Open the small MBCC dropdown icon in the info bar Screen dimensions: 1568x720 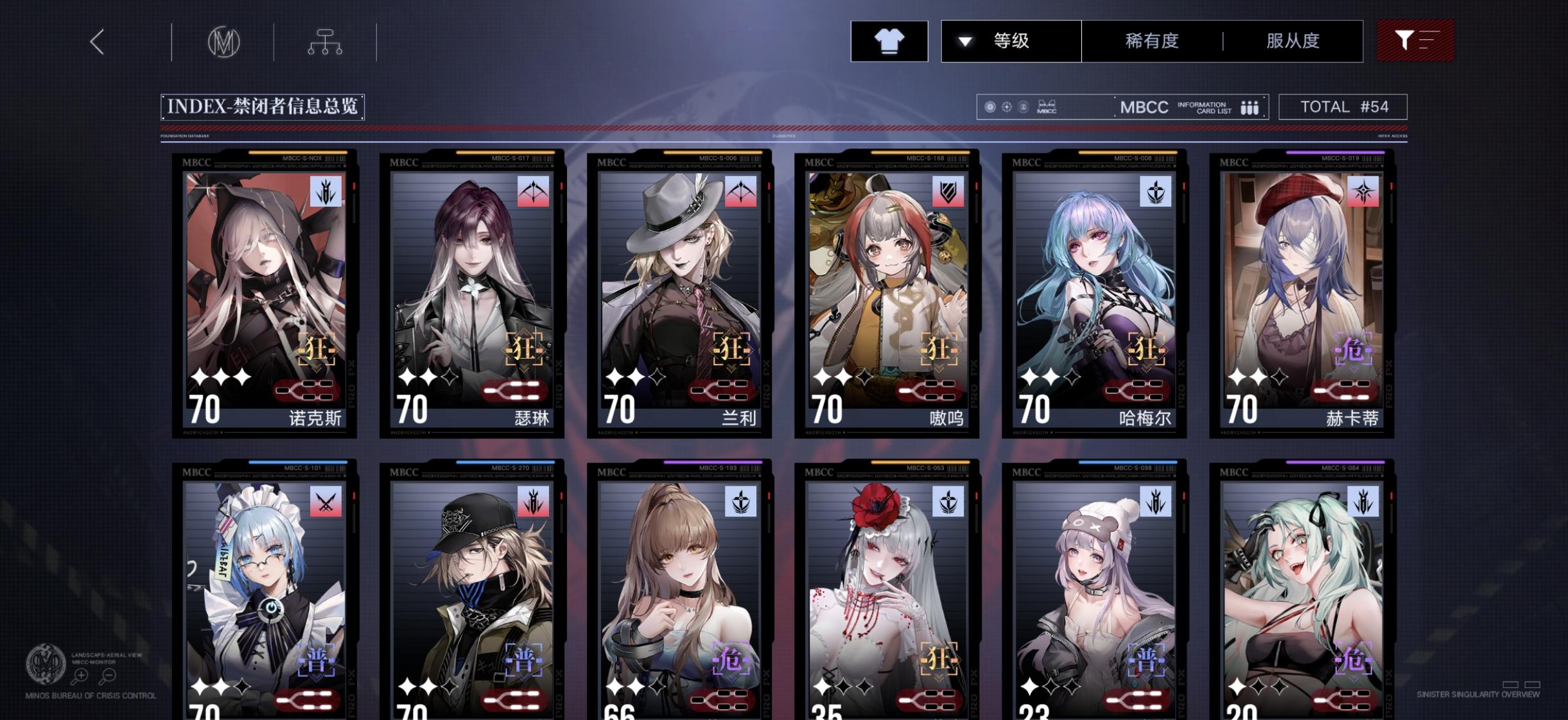pos(1049,106)
